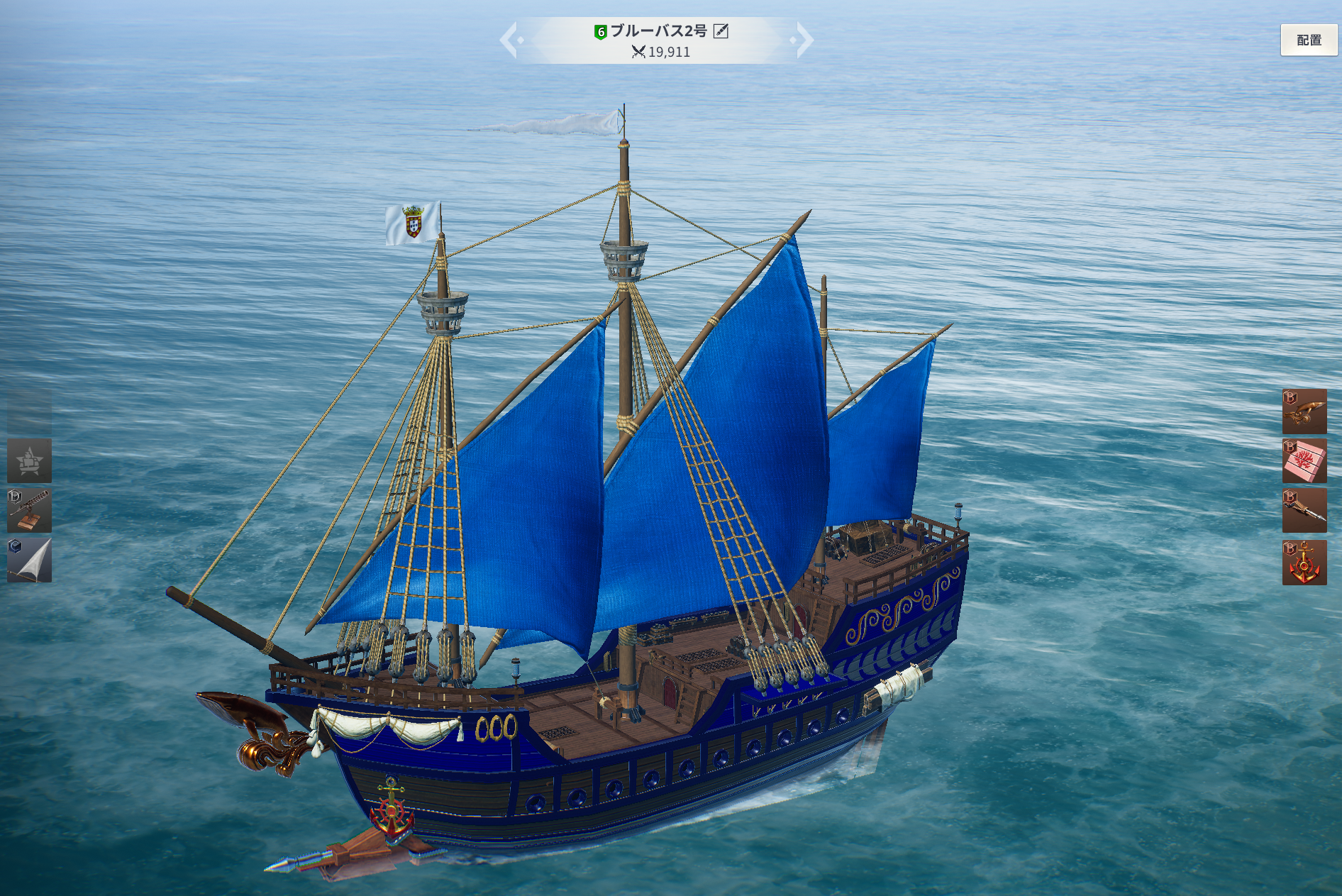1342x896 pixels.
Task: Select the ram spear equipment slot
Action: (1304, 511)
